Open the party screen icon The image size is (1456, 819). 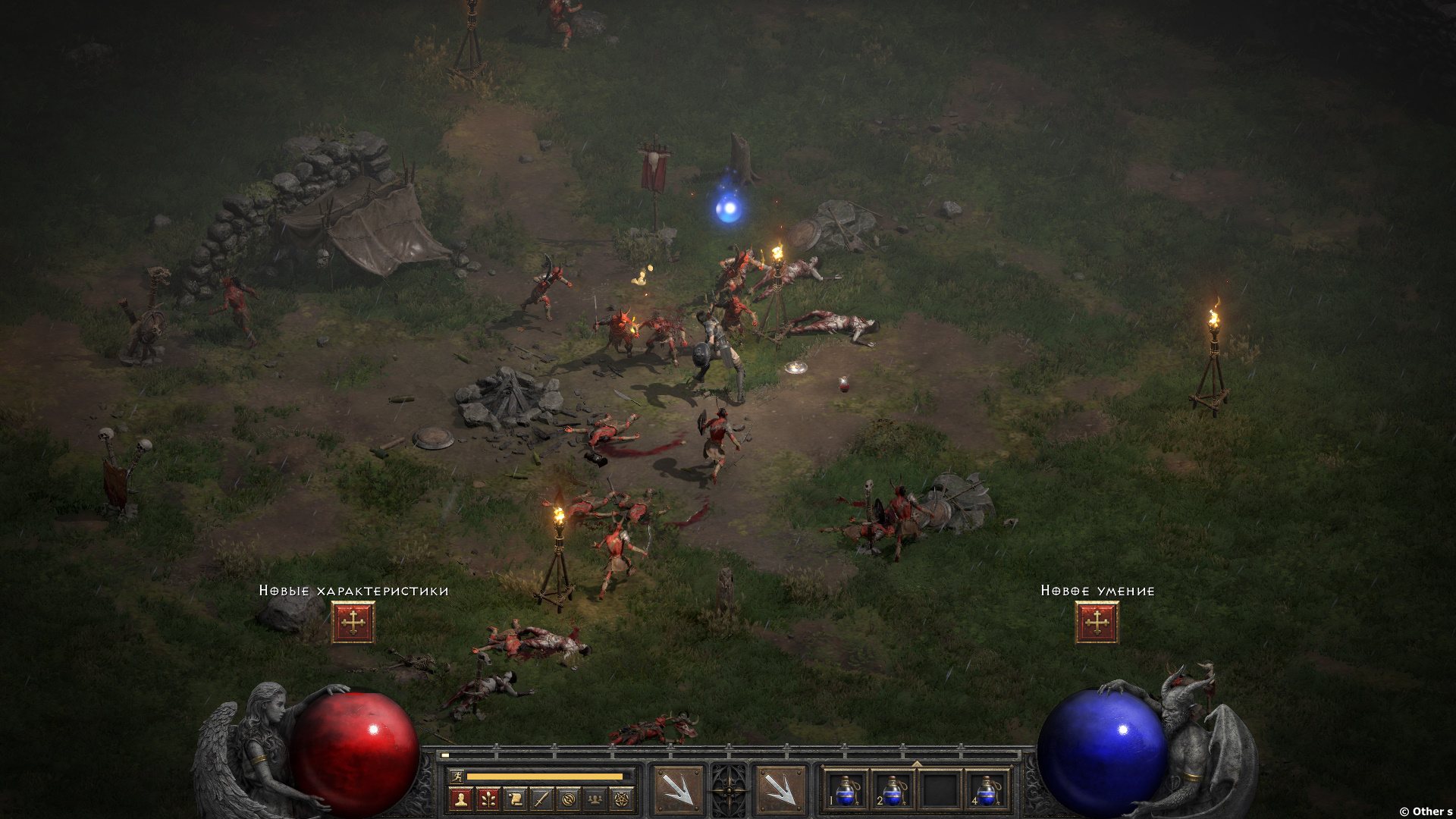596,799
